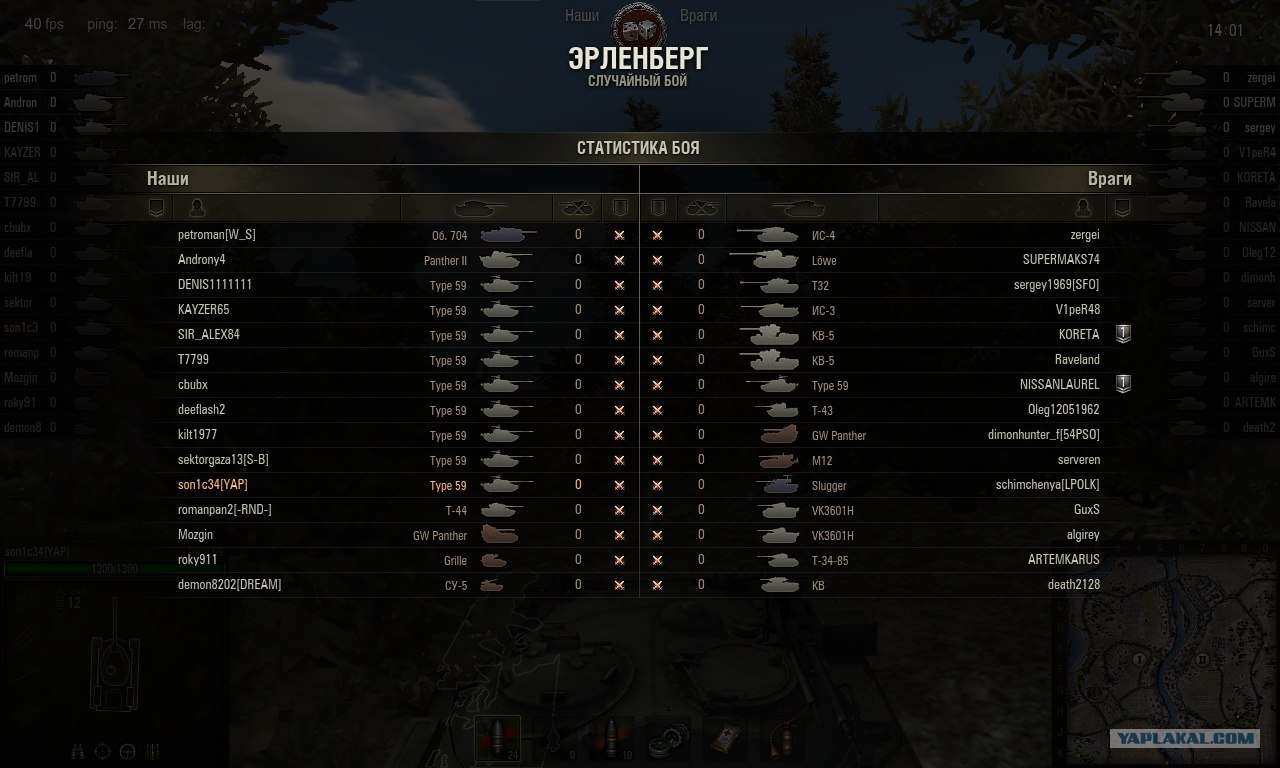Click enemy NISSANLAUREL with the Type 59
The image size is (1280, 768).
coord(1059,385)
